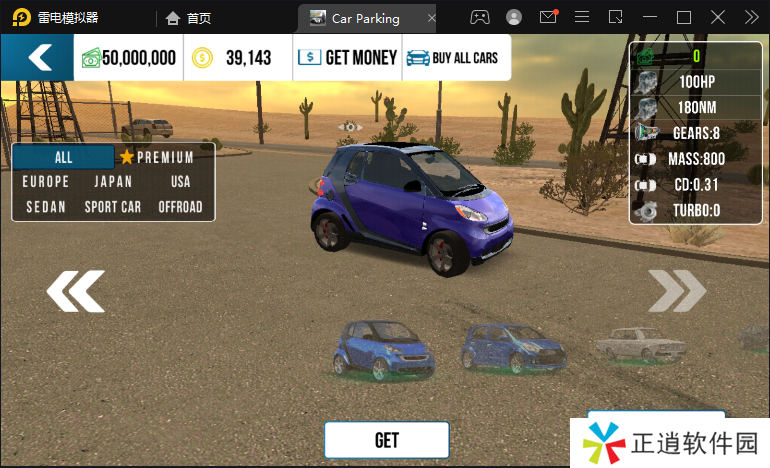Show USA cars only
This screenshot has width=770, height=468.
180,182
